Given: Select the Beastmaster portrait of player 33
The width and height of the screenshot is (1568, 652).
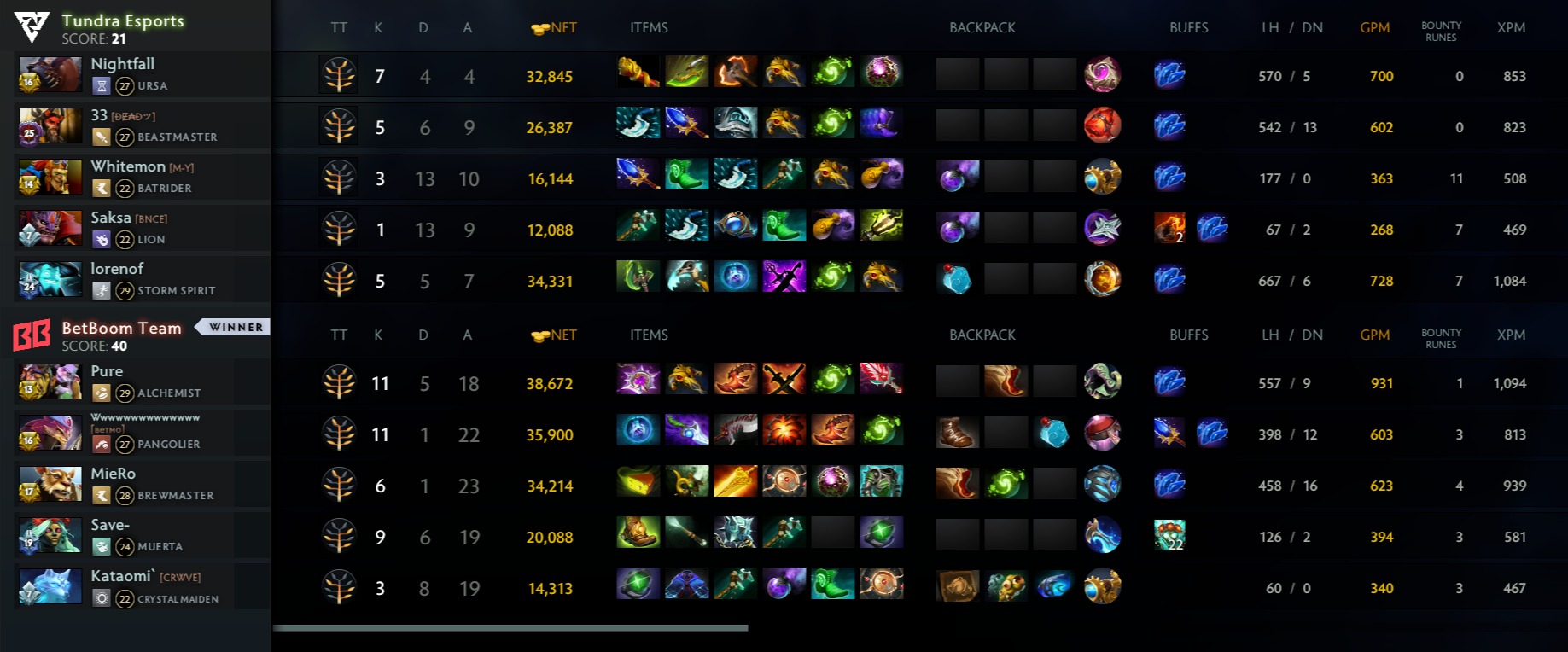Looking at the screenshot, I should click(x=50, y=126).
